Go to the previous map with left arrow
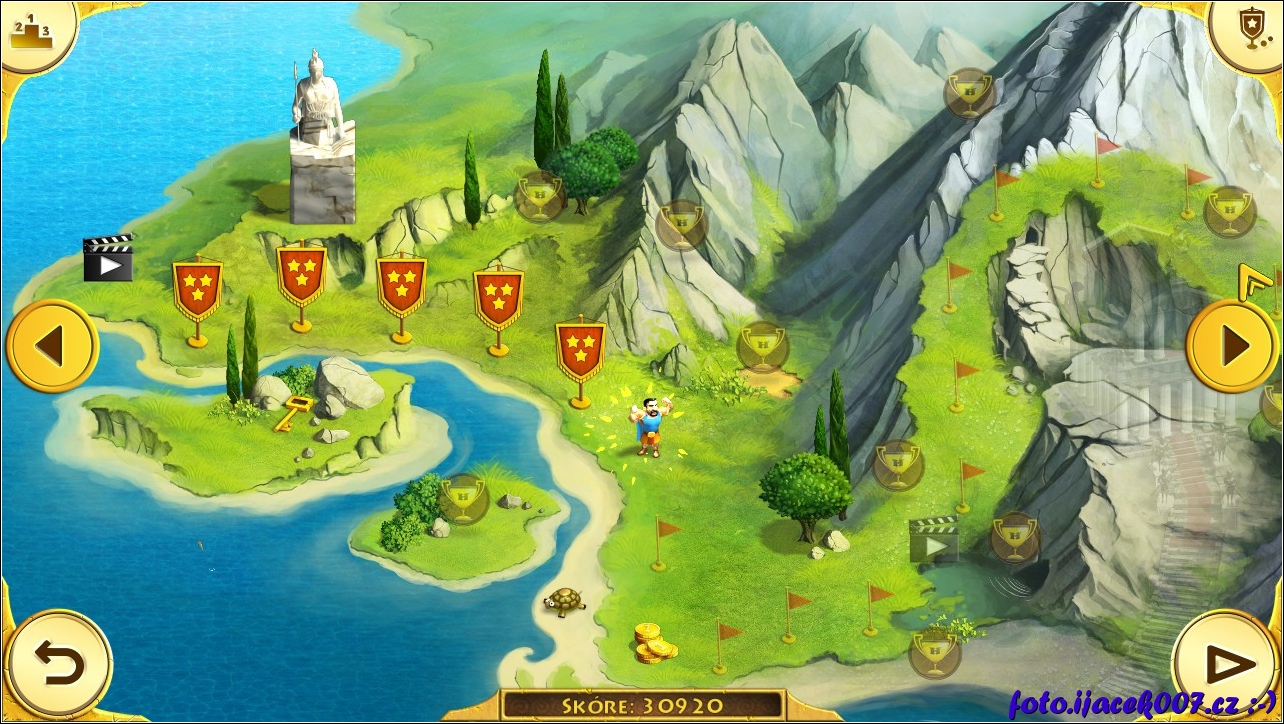Image resolution: width=1284 pixels, height=724 pixels. pyautogui.click(x=51, y=346)
